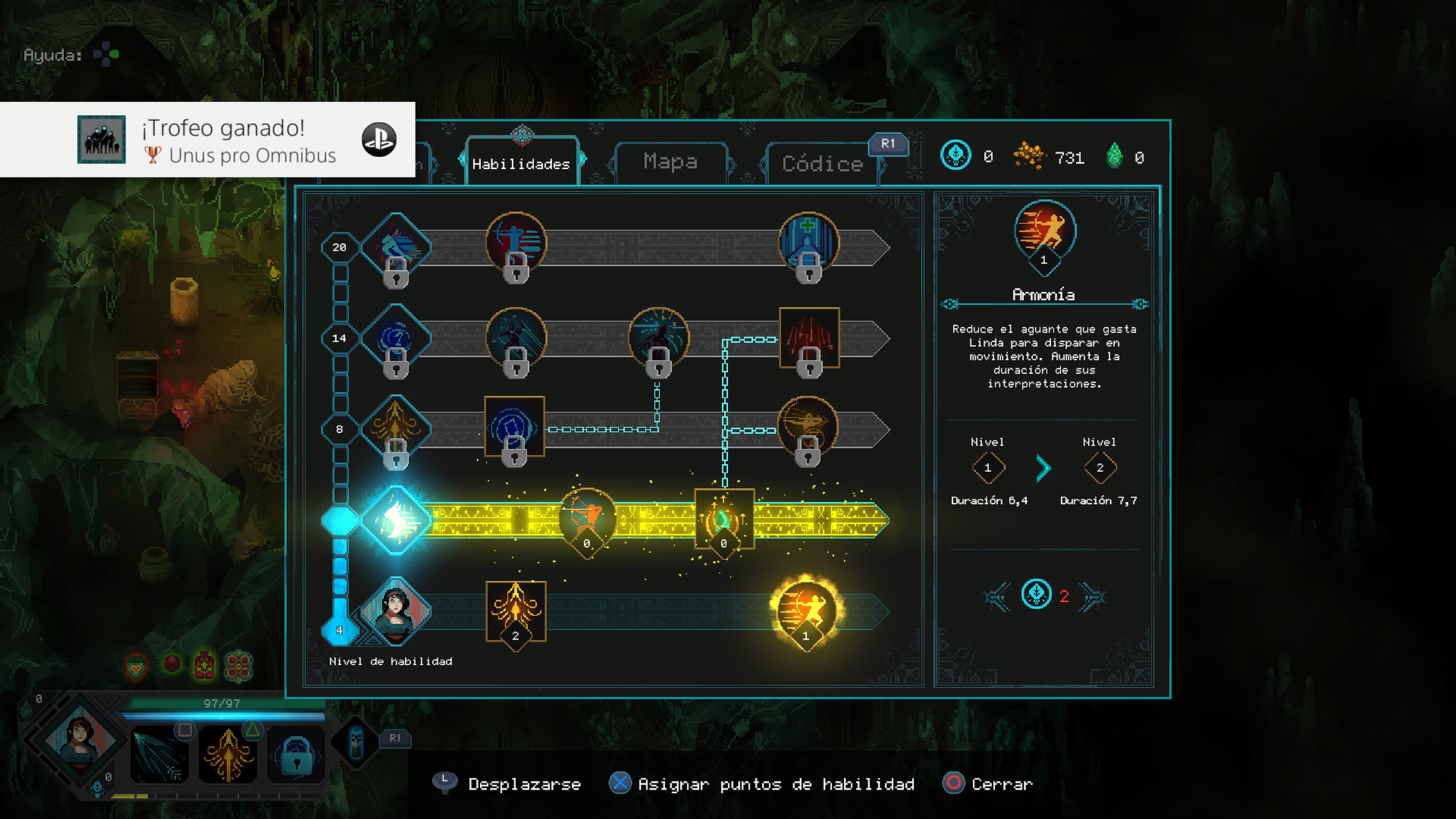Switch to the Códice tab

822,164
